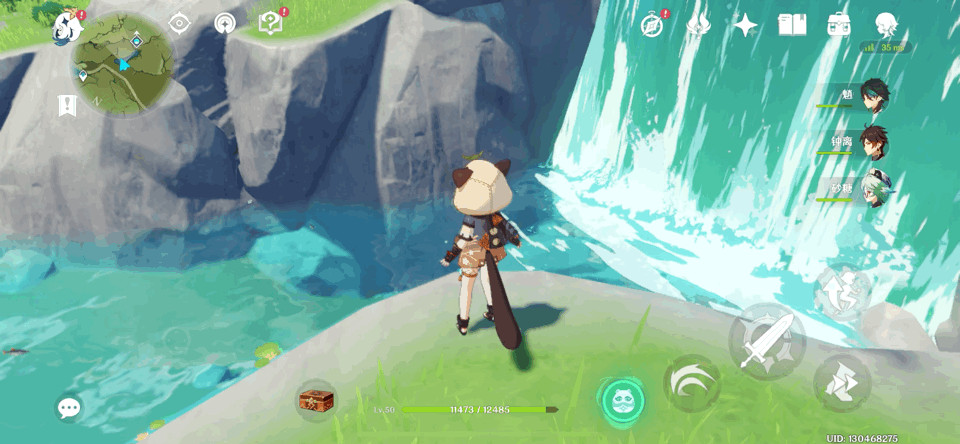The height and width of the screenshot is (444, 960).
Task: Open the compass events icon
Action: point(653,25)
